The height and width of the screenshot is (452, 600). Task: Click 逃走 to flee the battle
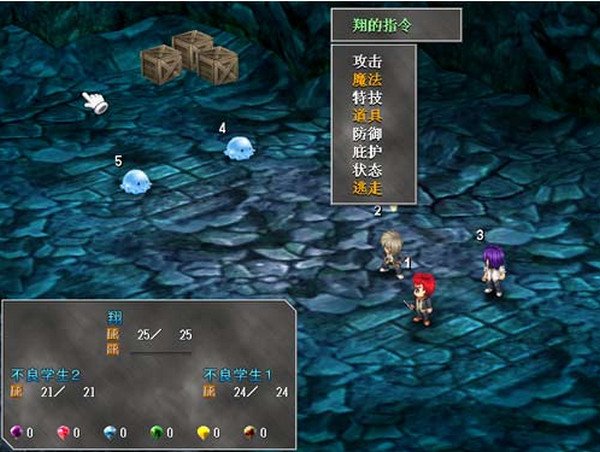[368, 188]
